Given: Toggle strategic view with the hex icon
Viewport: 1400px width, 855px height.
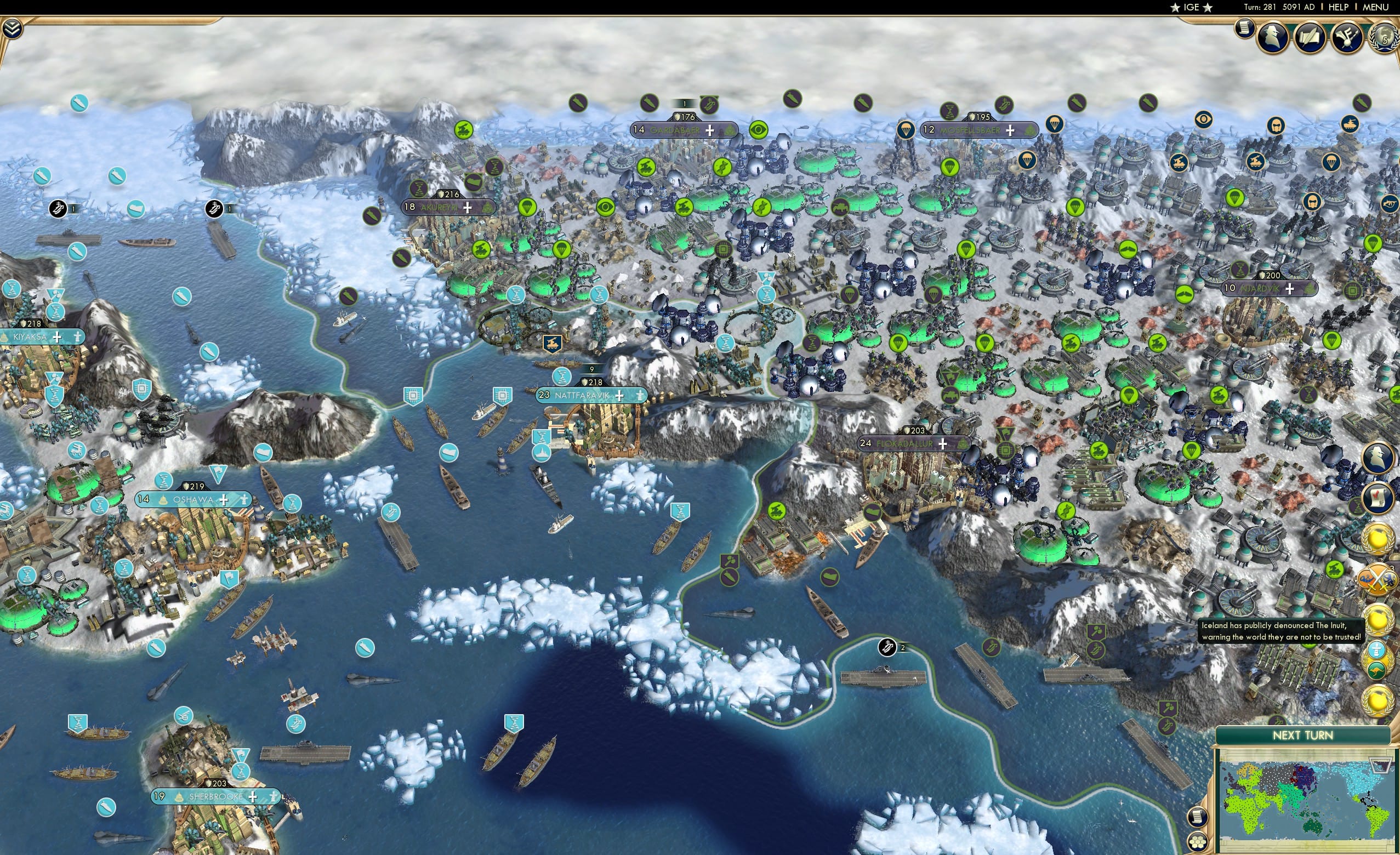Looking at the screenshot, I should 1198,842.
